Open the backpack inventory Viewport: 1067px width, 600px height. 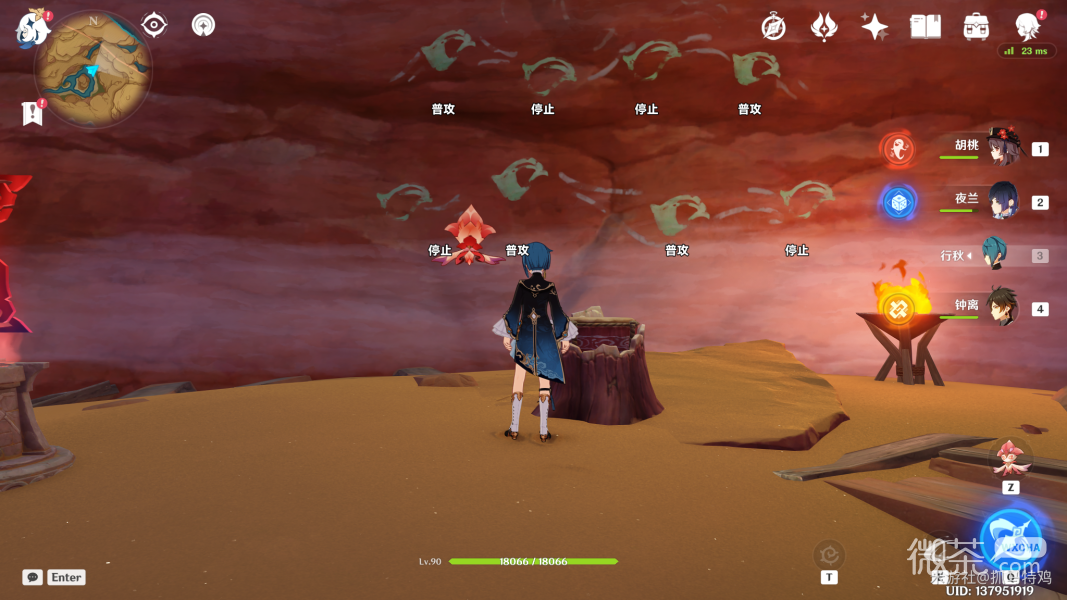coord(976,27)
